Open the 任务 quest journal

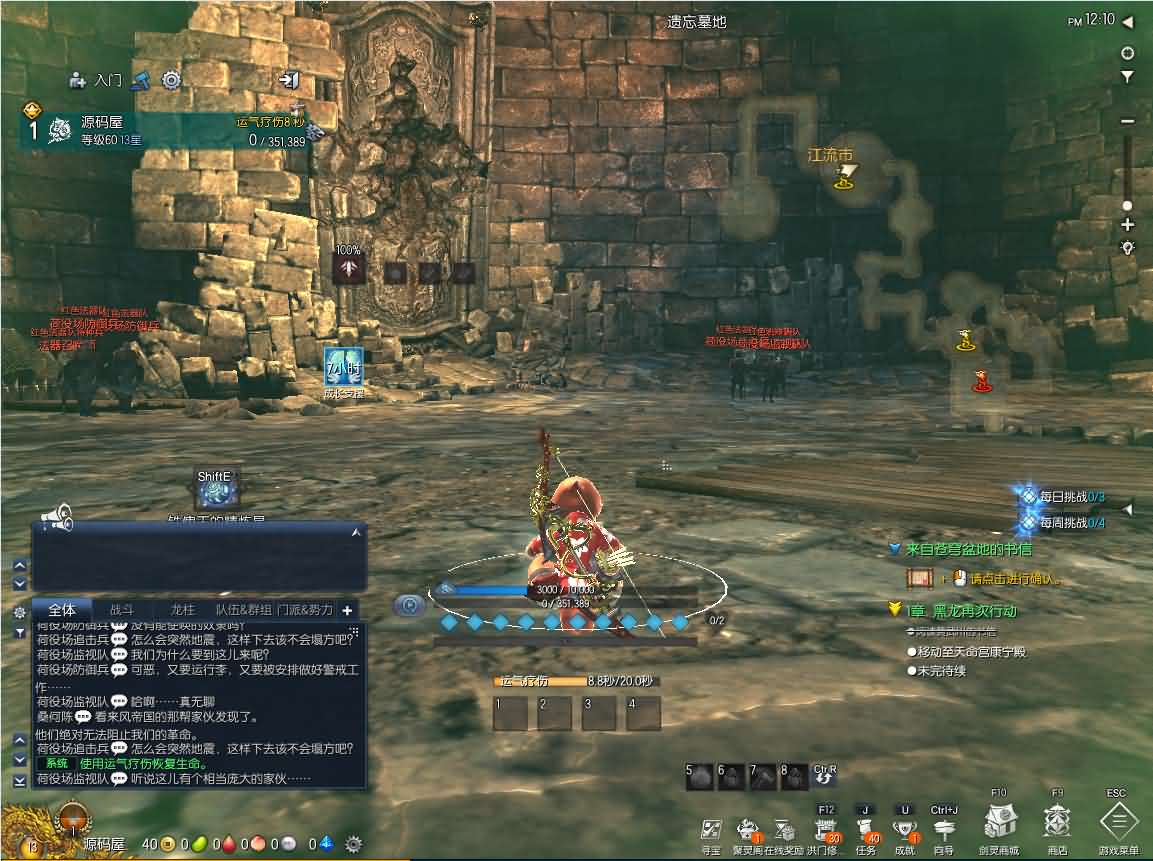866,831
